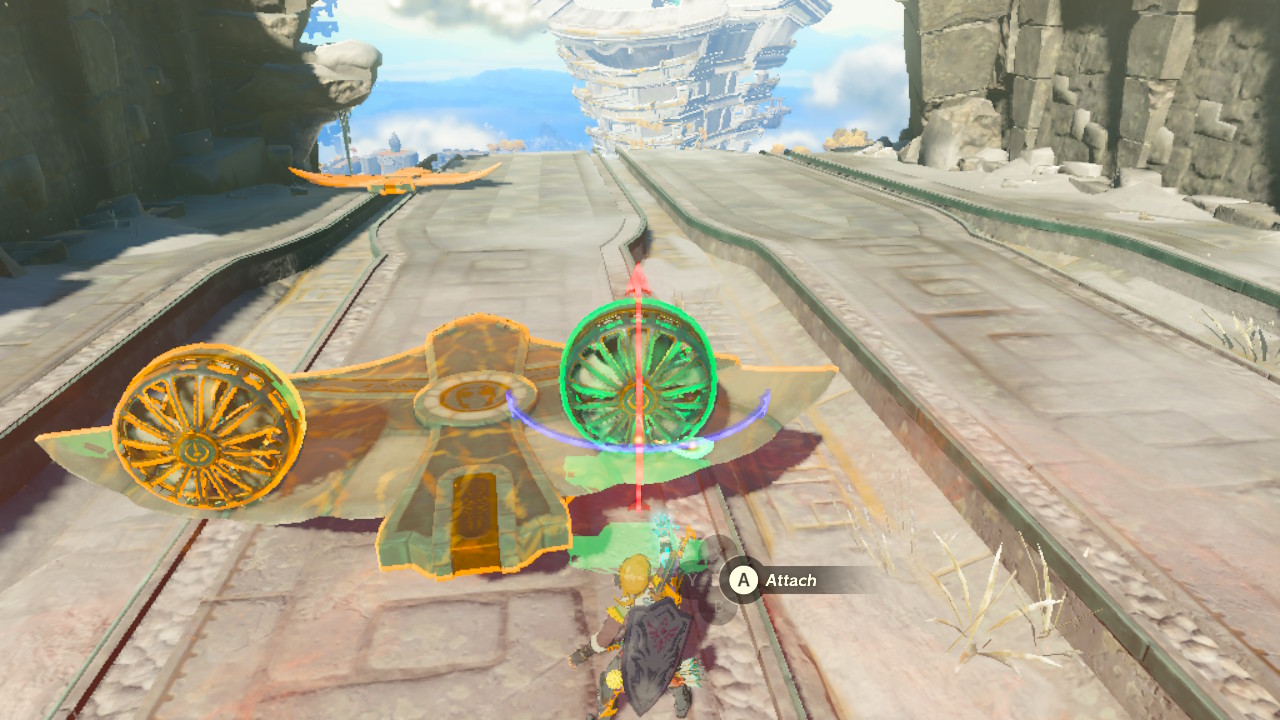Toggle the small orb on the purple arc
Screen dimensions: 1280x720
tap(692, 444)
